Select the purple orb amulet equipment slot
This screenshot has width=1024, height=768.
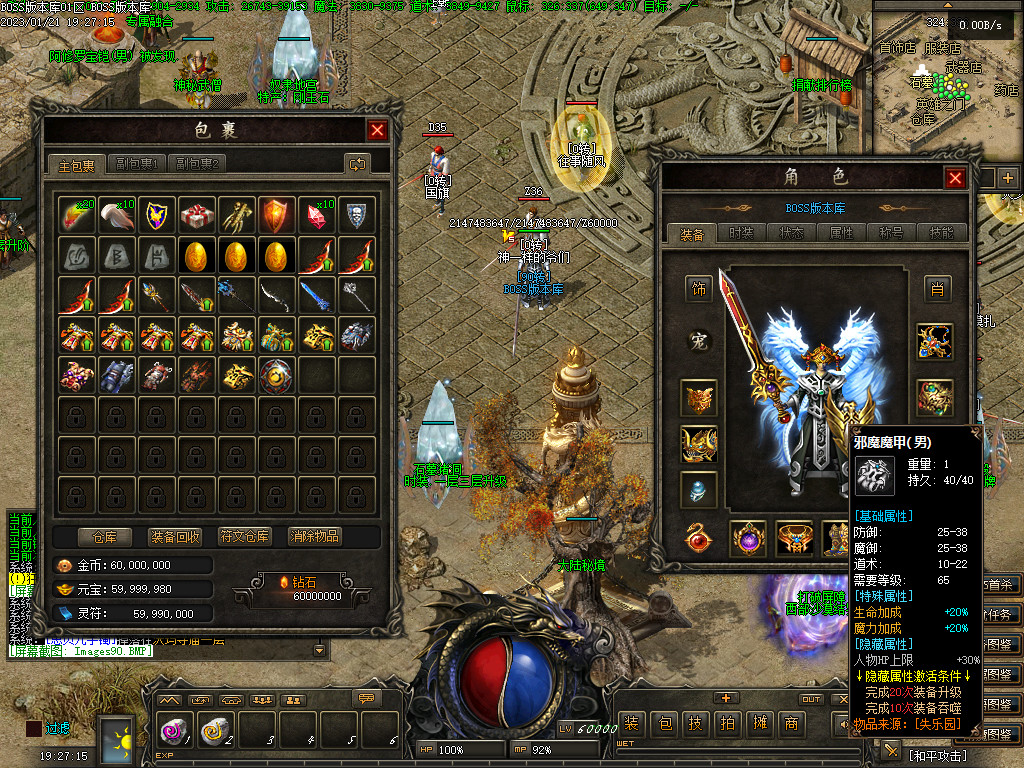[748, 539]
